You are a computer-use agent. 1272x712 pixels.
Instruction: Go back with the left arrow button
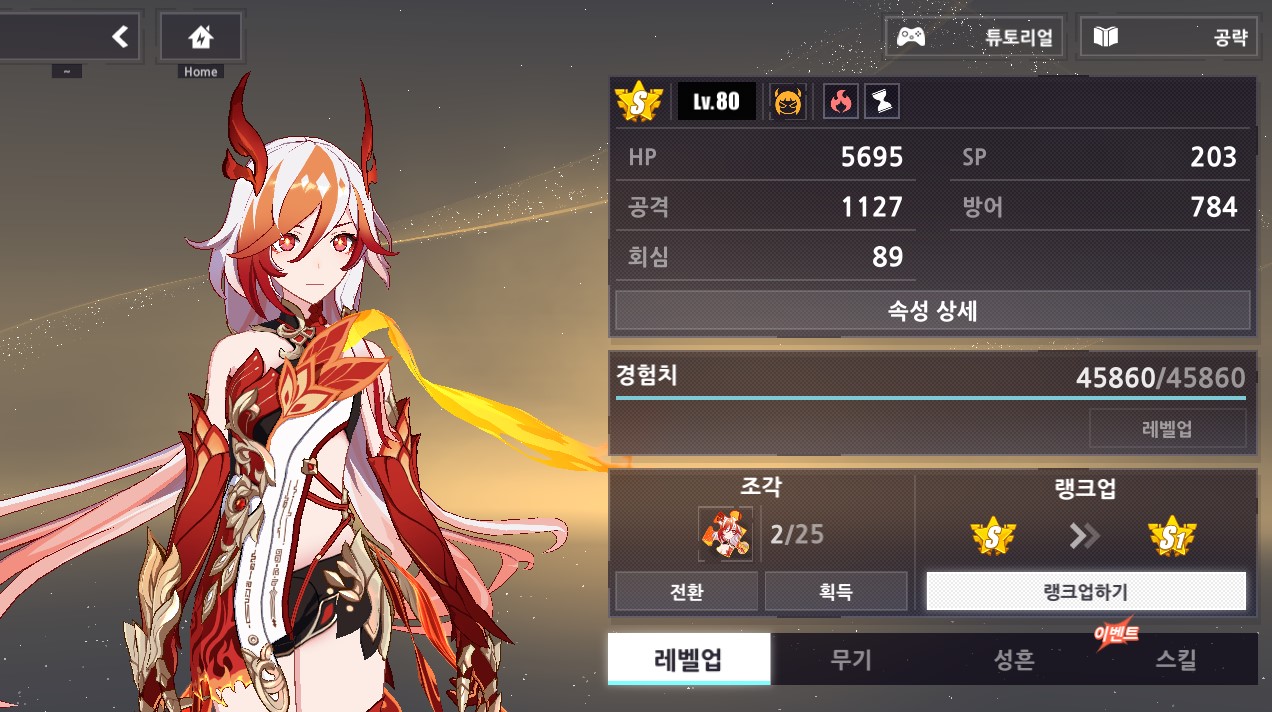point(119,38)
